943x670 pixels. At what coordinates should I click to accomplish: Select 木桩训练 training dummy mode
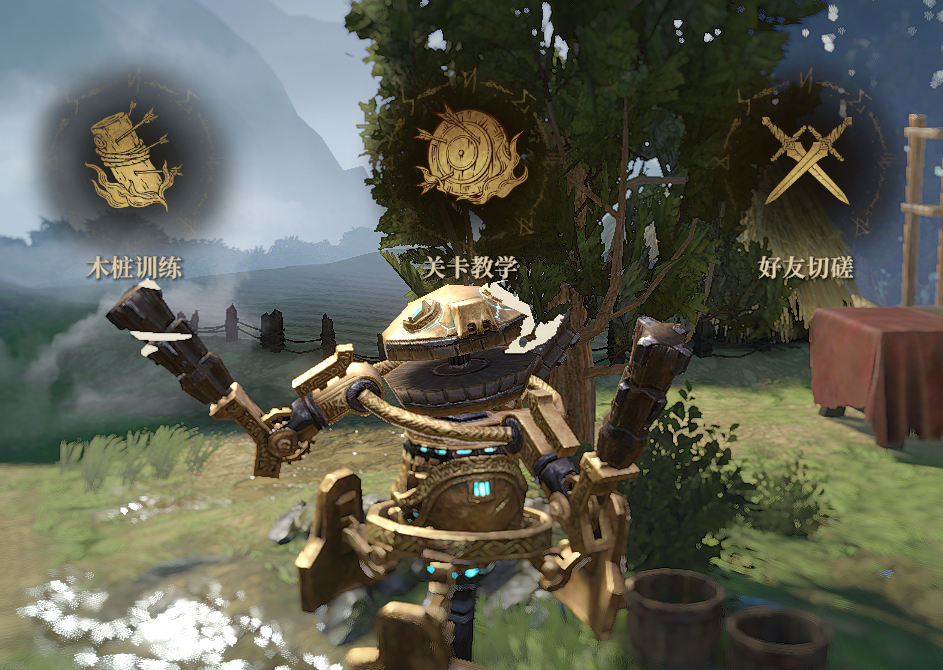point(134,160)
